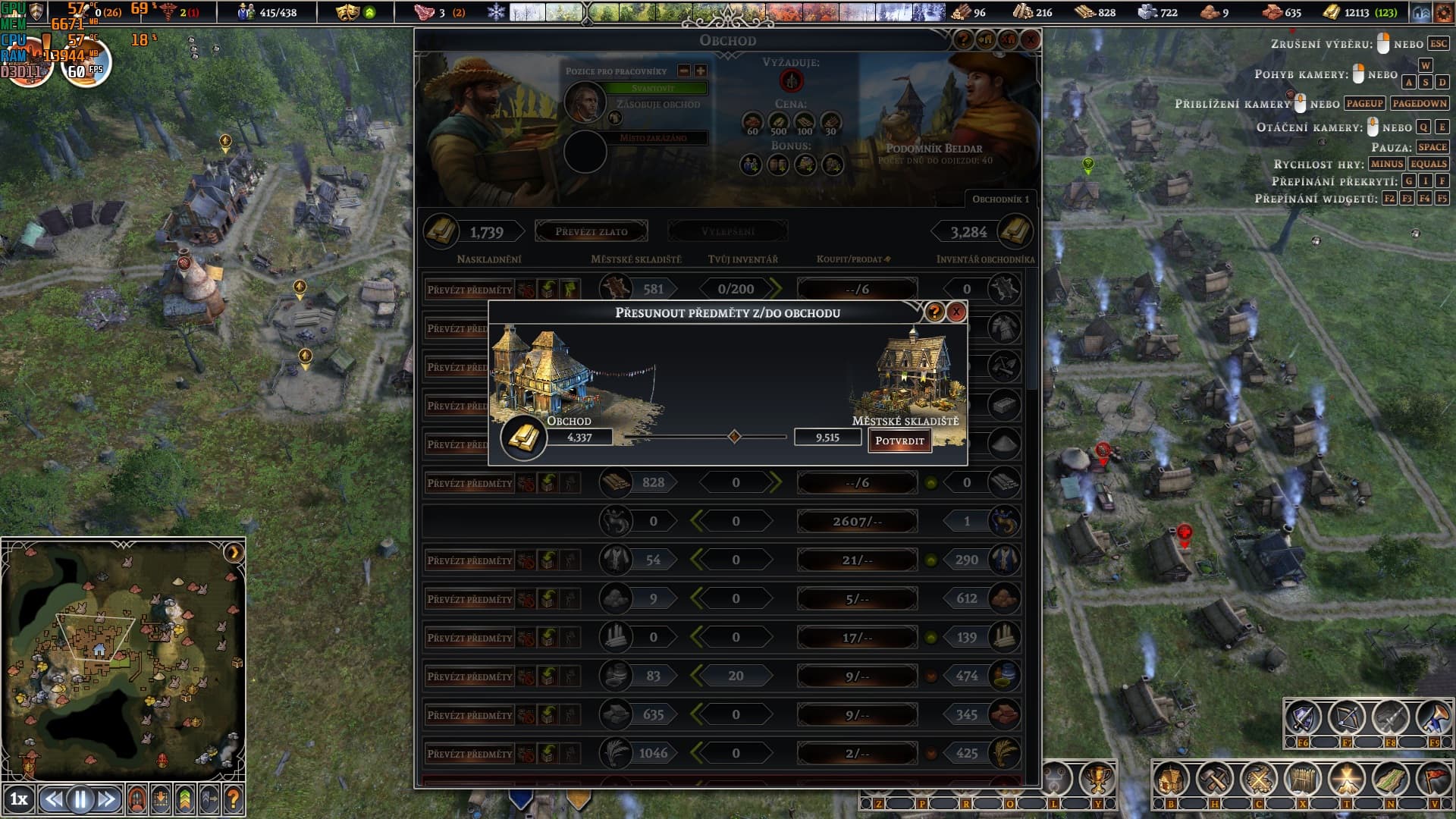1456x819 pixels.
Task: Open the orange question mark help
Action: pyautogui.click(x=234, y=799)
